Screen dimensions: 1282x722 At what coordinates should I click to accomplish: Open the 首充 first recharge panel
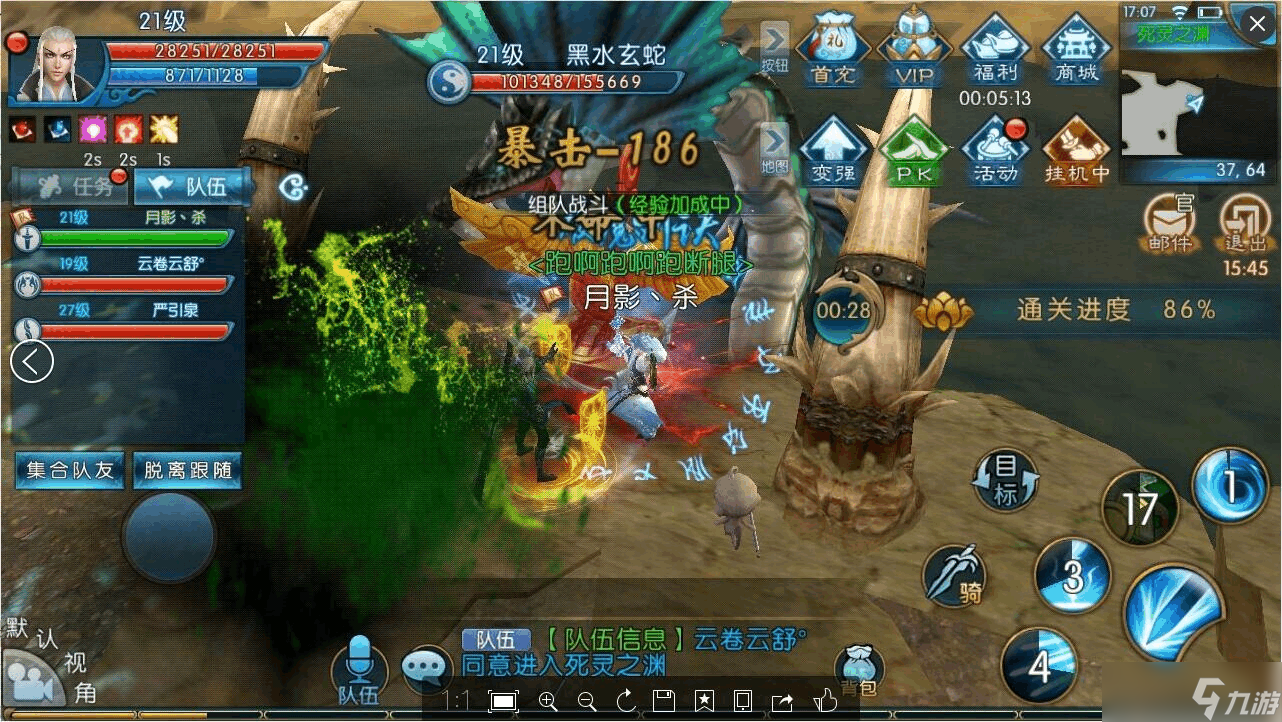click(833, 50)
